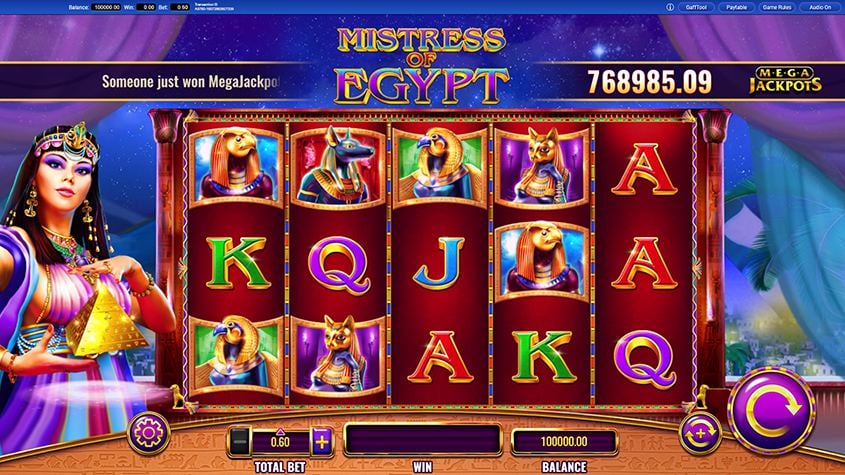845x475 pixels.
Task: Open the Paytable
Action: 736,6
